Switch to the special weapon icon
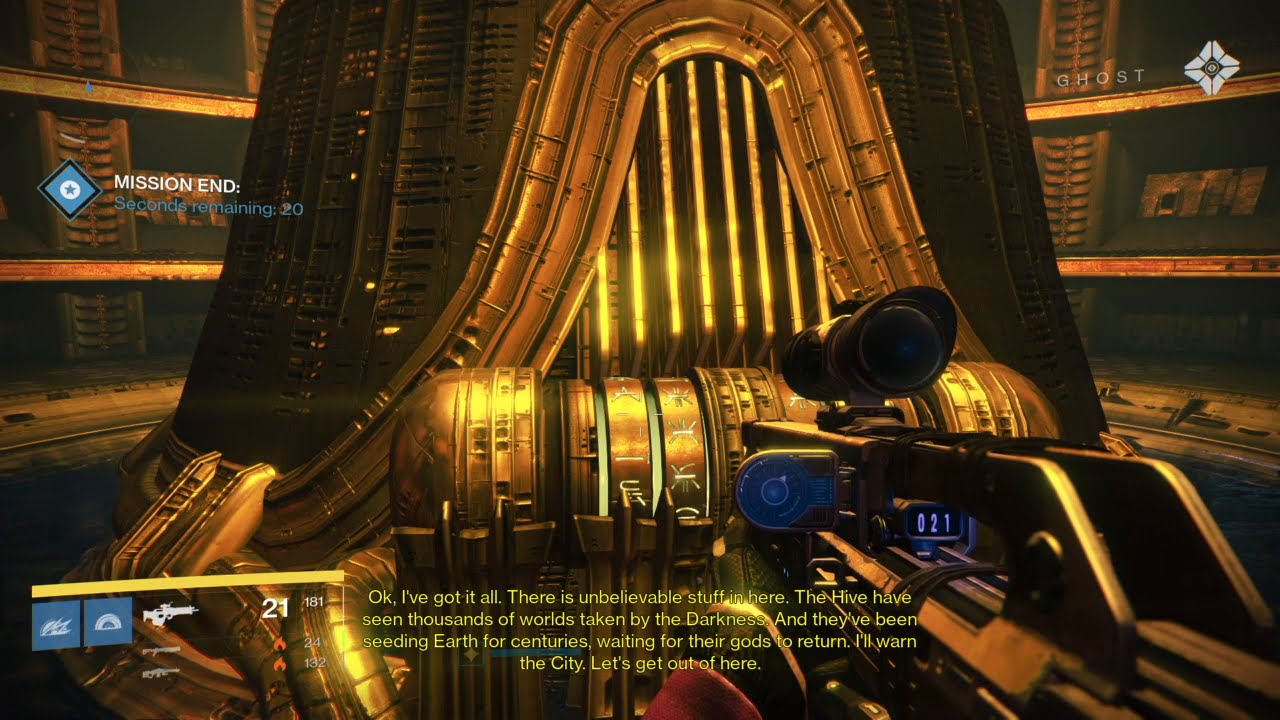Image resolution: width=1280 pixels, height=720 pixels. point(162,651)
